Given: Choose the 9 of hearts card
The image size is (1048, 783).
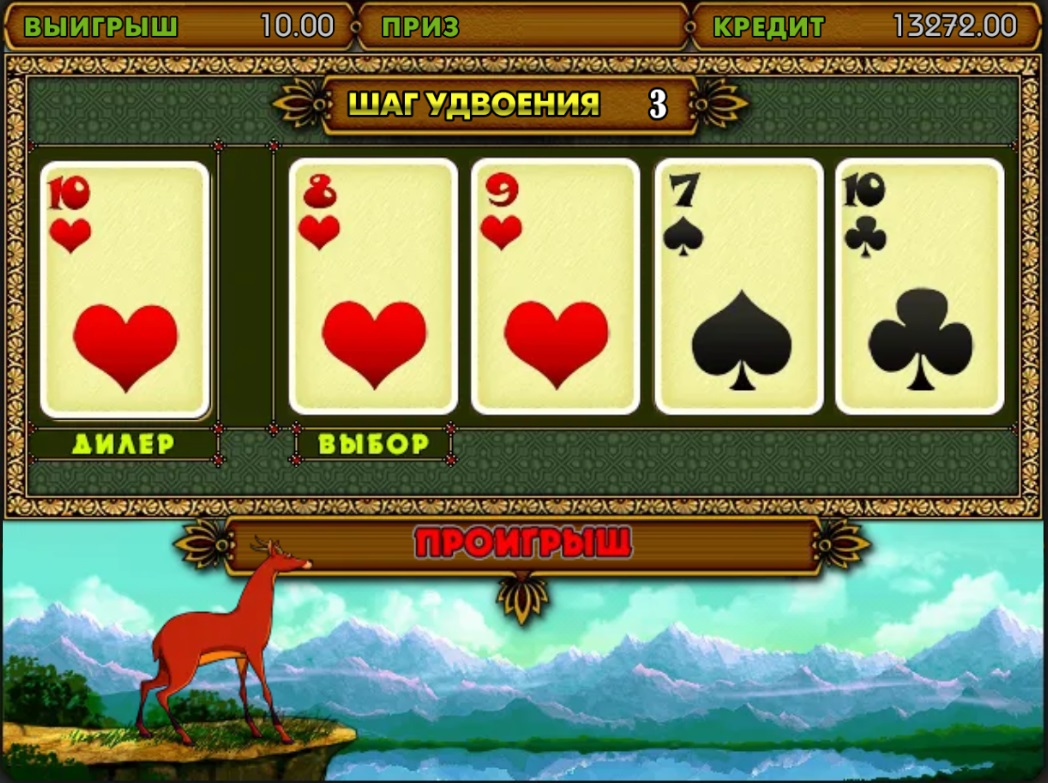Looking at the screenshot, I should click(555, 287).
